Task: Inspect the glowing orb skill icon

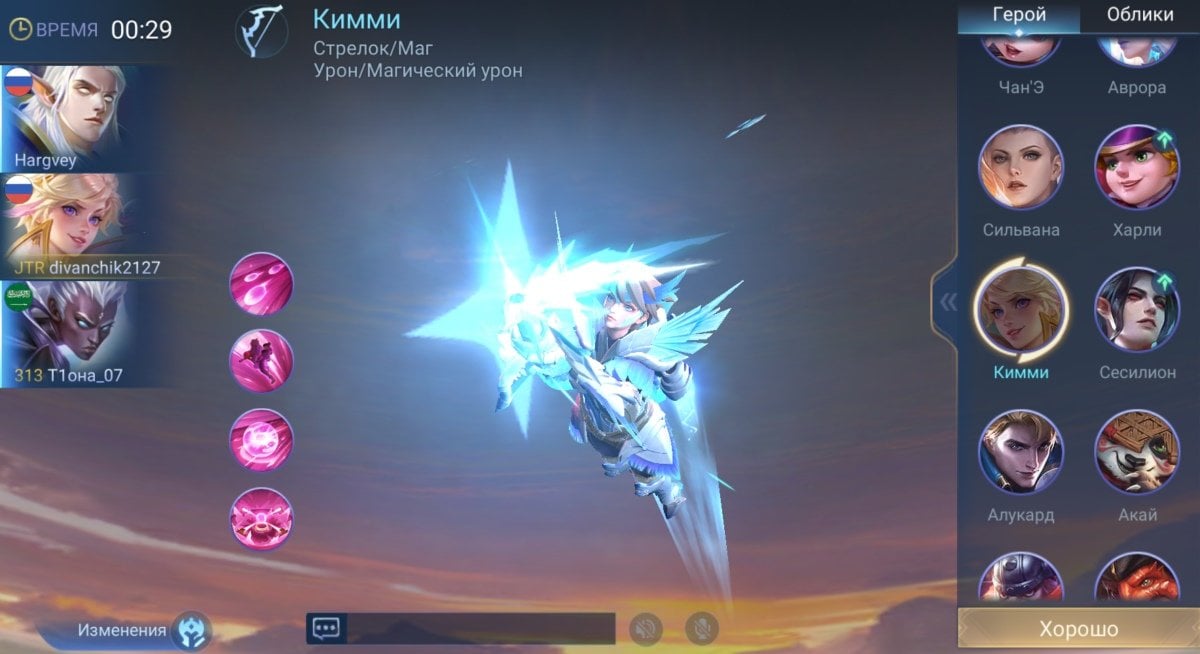Action: (x=261, y=440)
